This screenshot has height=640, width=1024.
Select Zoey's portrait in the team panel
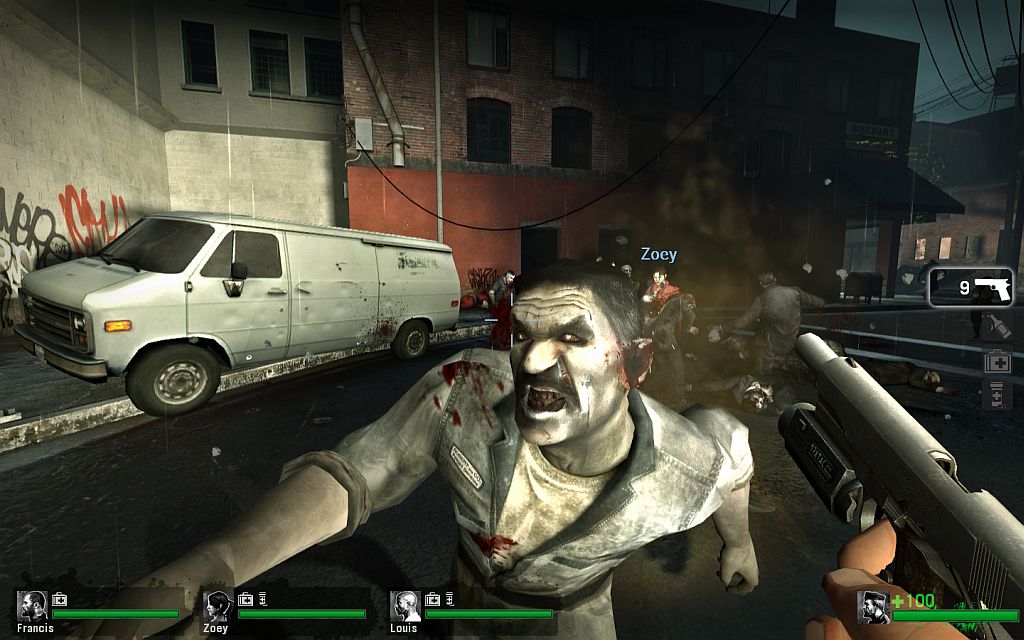tap(218, 605)
